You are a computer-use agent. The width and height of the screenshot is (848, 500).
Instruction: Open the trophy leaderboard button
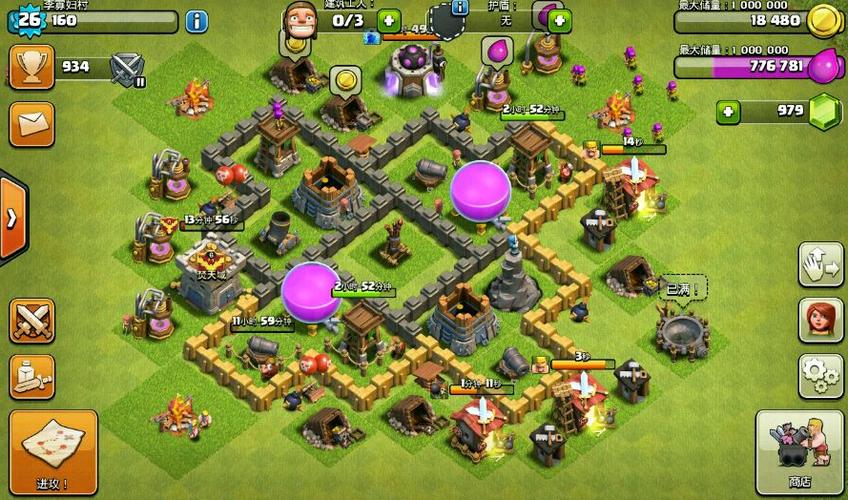pyautogui.click(x=31, y=67)
